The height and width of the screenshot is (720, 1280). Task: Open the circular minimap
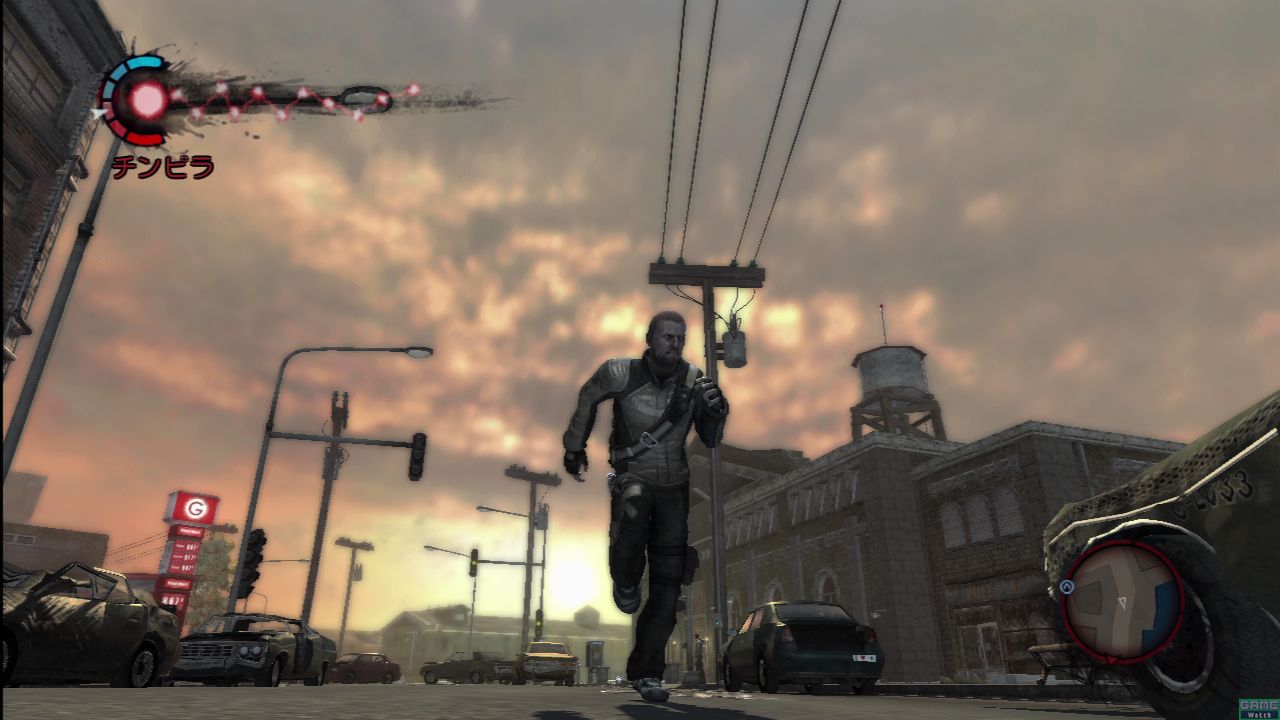1122,599
